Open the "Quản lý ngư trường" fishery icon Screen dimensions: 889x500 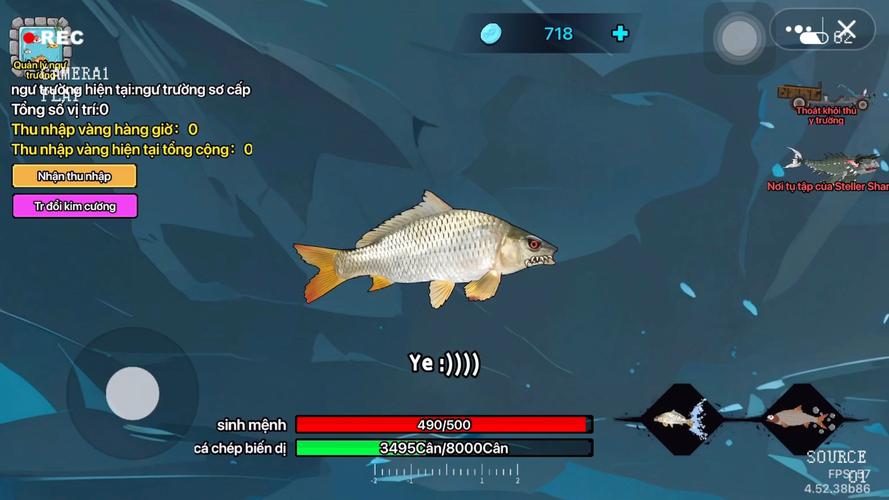pos(40,47)
